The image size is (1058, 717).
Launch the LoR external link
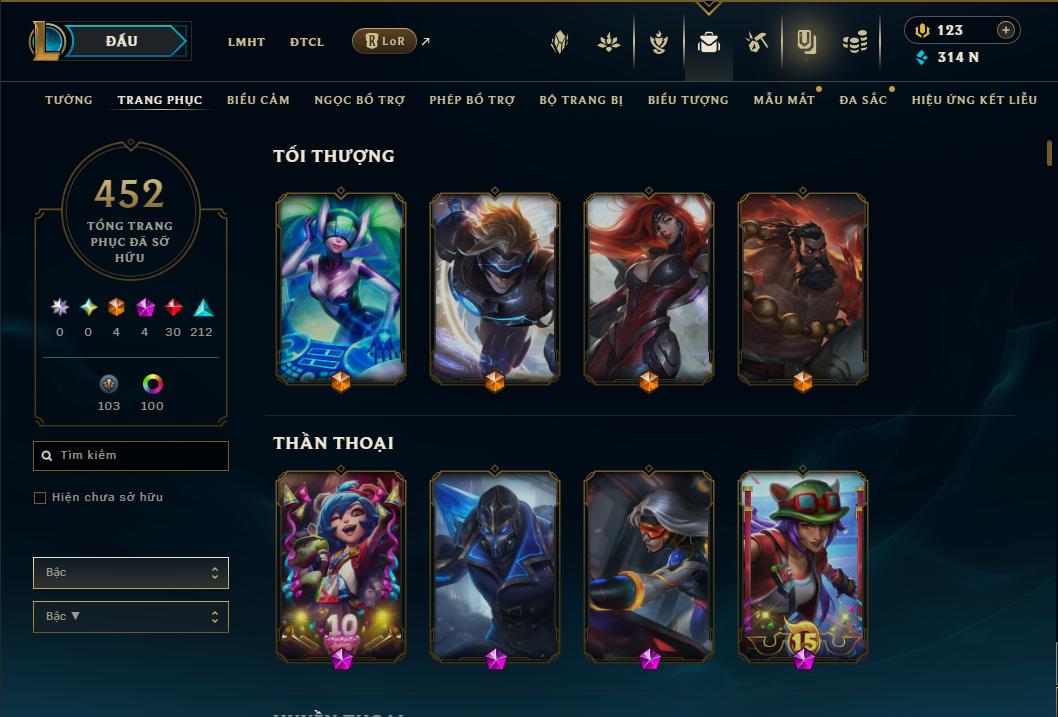(x=384, y=41)
